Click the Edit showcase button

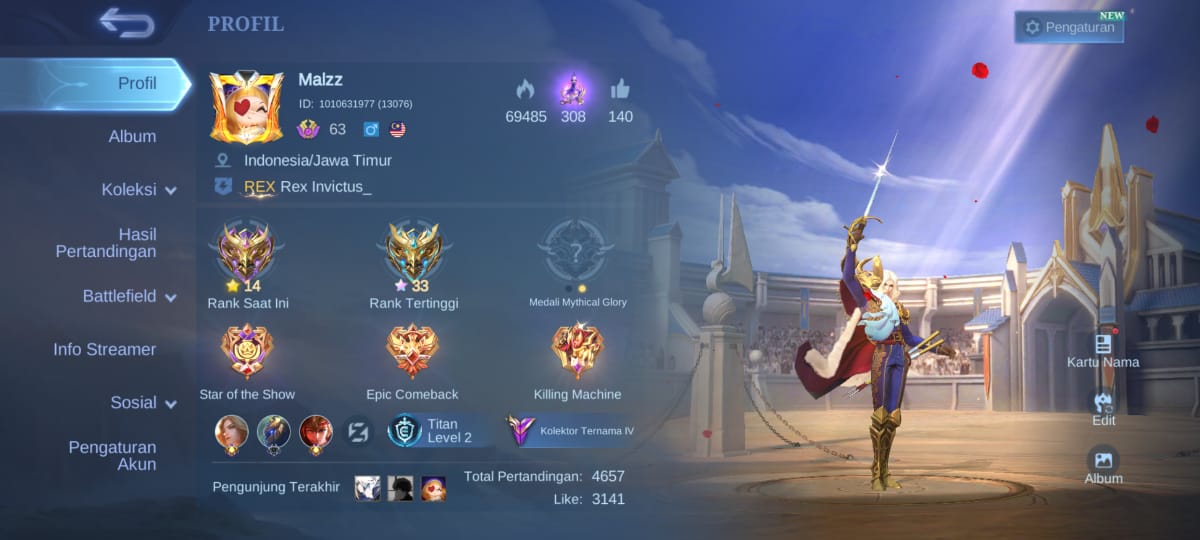pyautogui.click(x=1103, y=408)
